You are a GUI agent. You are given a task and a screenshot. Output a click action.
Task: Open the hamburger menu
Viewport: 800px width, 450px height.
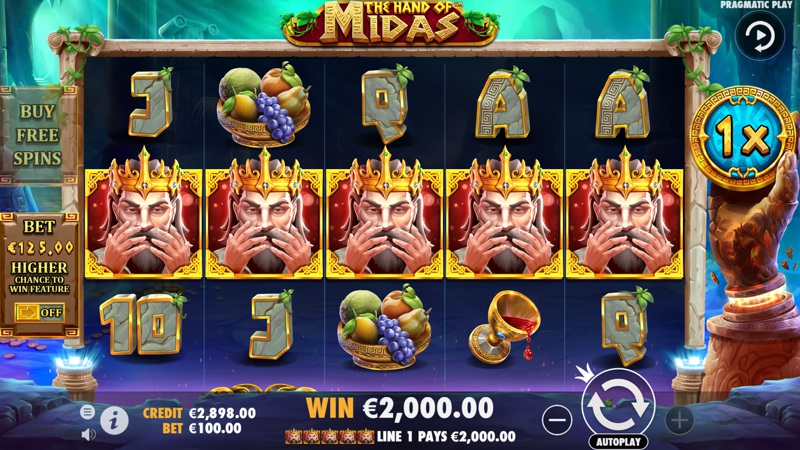coord(87,412)
